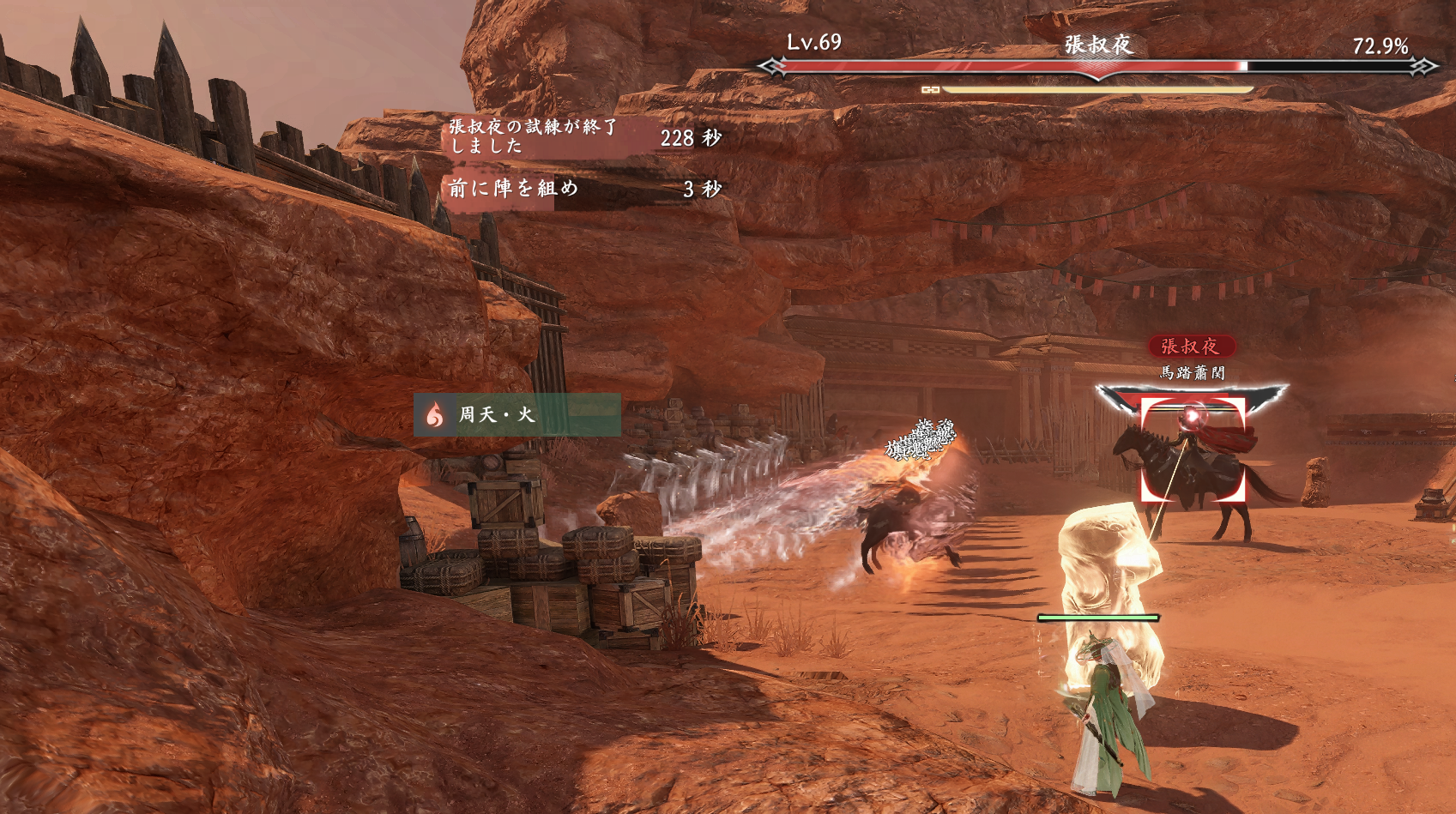Select the 張叔夜 red name tag
The width and height of the screenshot is (1456, 814).
click(x=1191, y=347)
